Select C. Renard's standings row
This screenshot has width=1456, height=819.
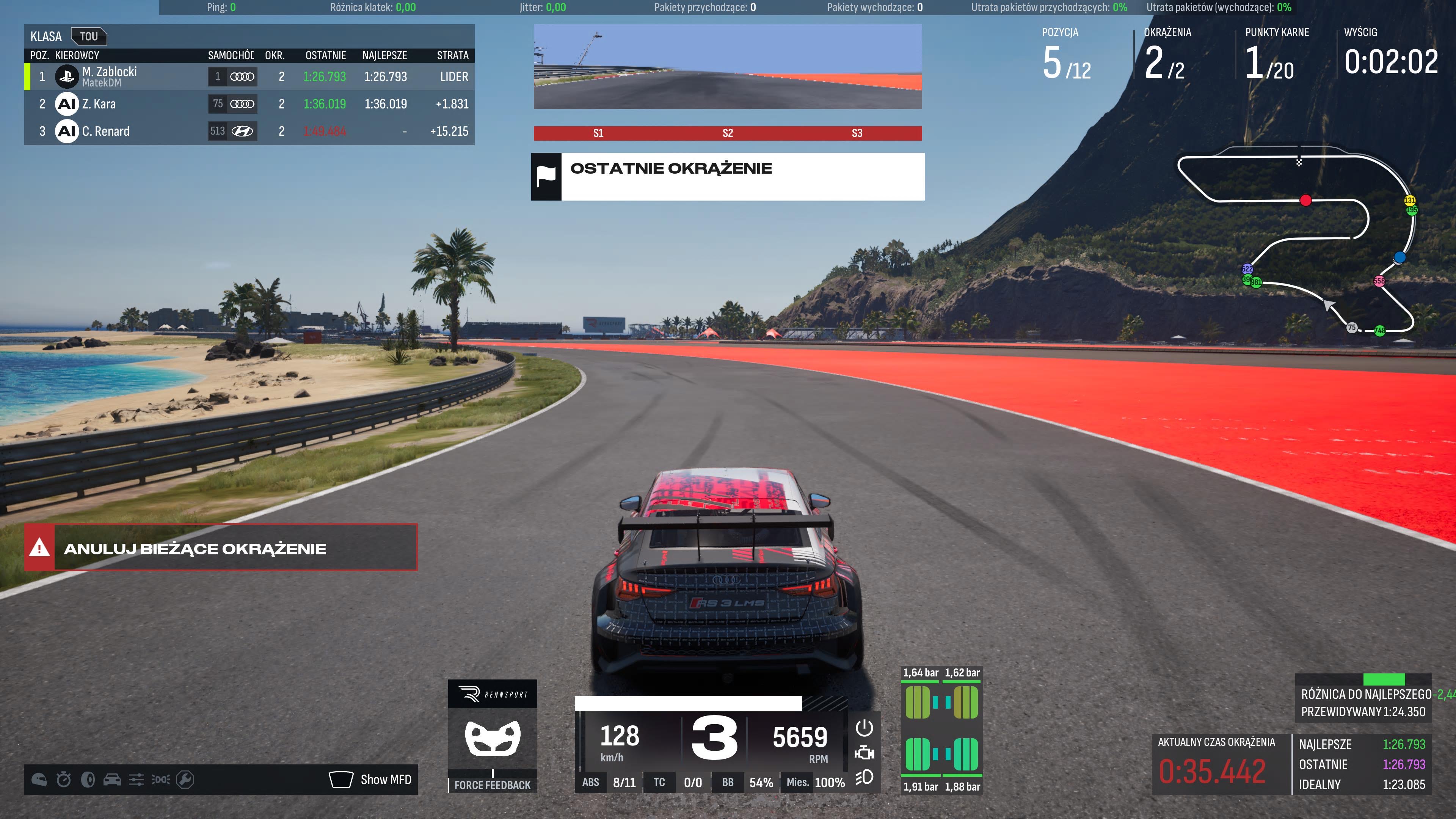point(249,131)
